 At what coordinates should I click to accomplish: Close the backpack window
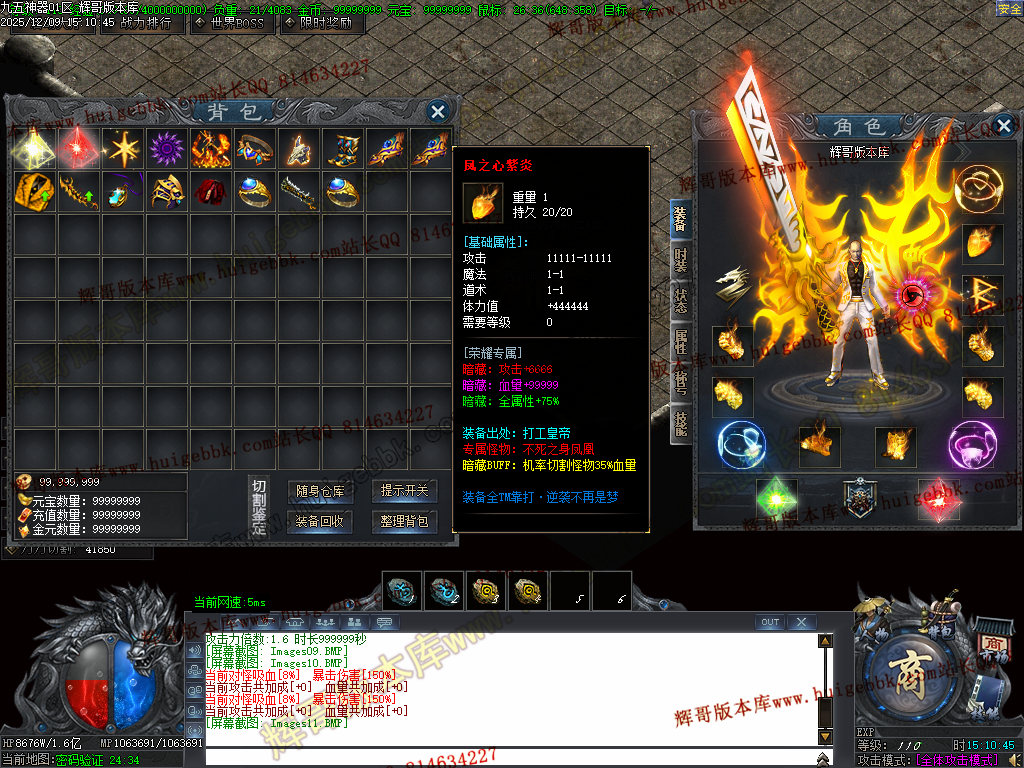click(437, 111)
